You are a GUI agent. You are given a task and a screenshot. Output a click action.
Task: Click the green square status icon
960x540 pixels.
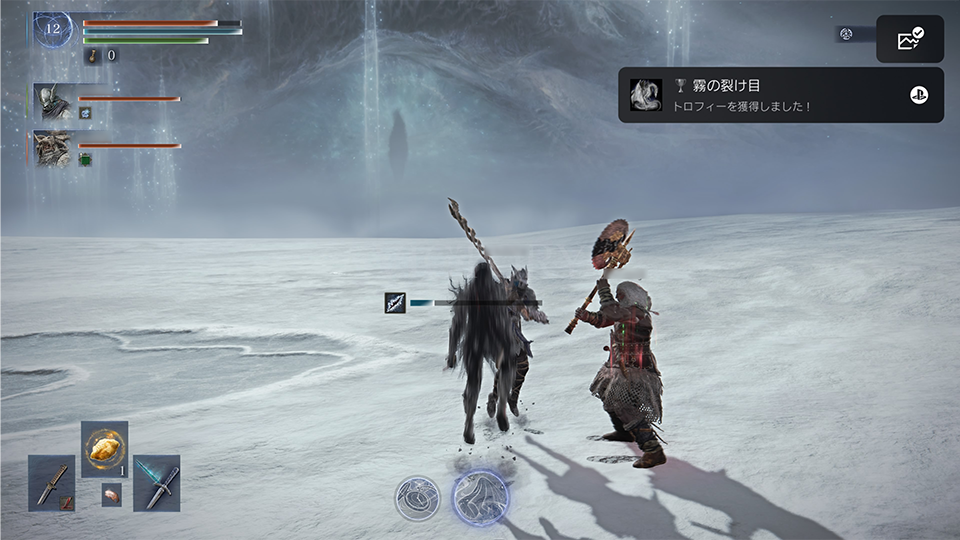click(x=85, y=159)
